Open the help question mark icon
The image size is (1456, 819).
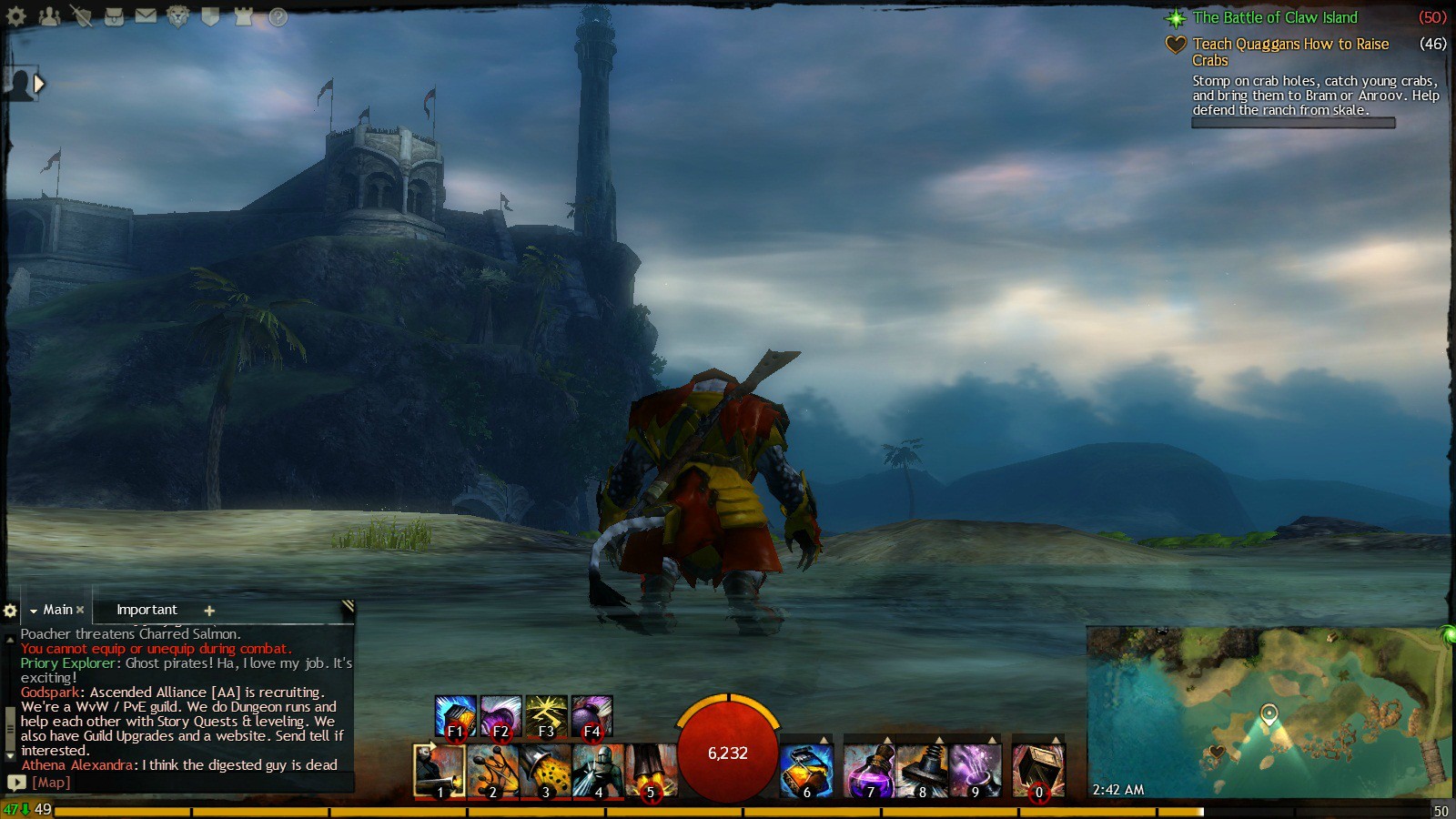[x=278, y=16]
